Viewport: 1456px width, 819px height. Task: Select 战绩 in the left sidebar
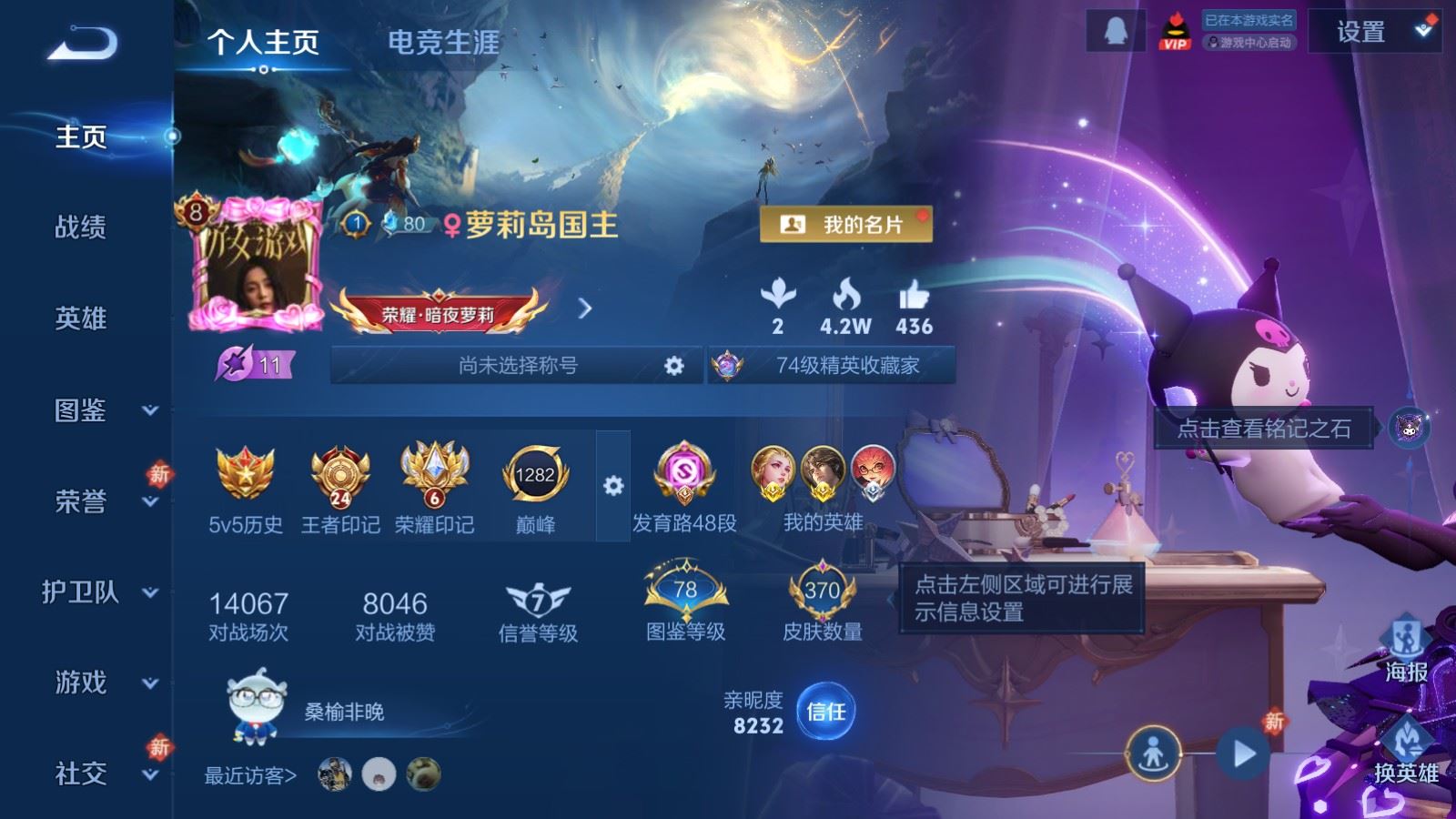pyautogui.click(x=82, y=228)
